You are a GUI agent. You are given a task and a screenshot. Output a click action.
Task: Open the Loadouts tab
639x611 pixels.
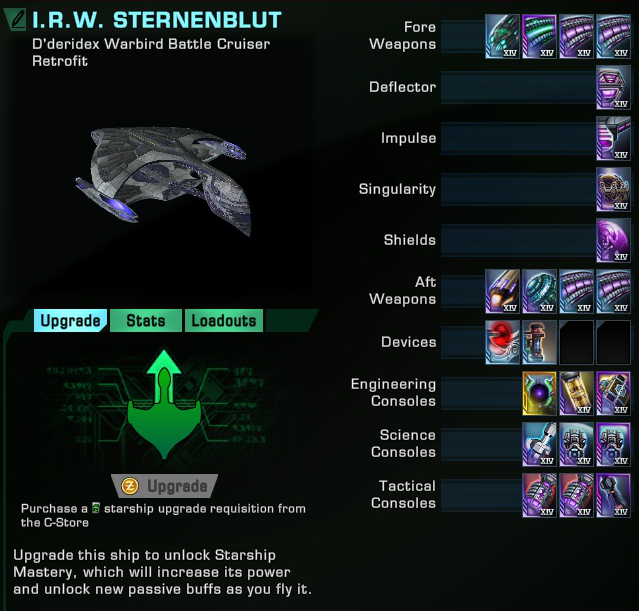224,321
